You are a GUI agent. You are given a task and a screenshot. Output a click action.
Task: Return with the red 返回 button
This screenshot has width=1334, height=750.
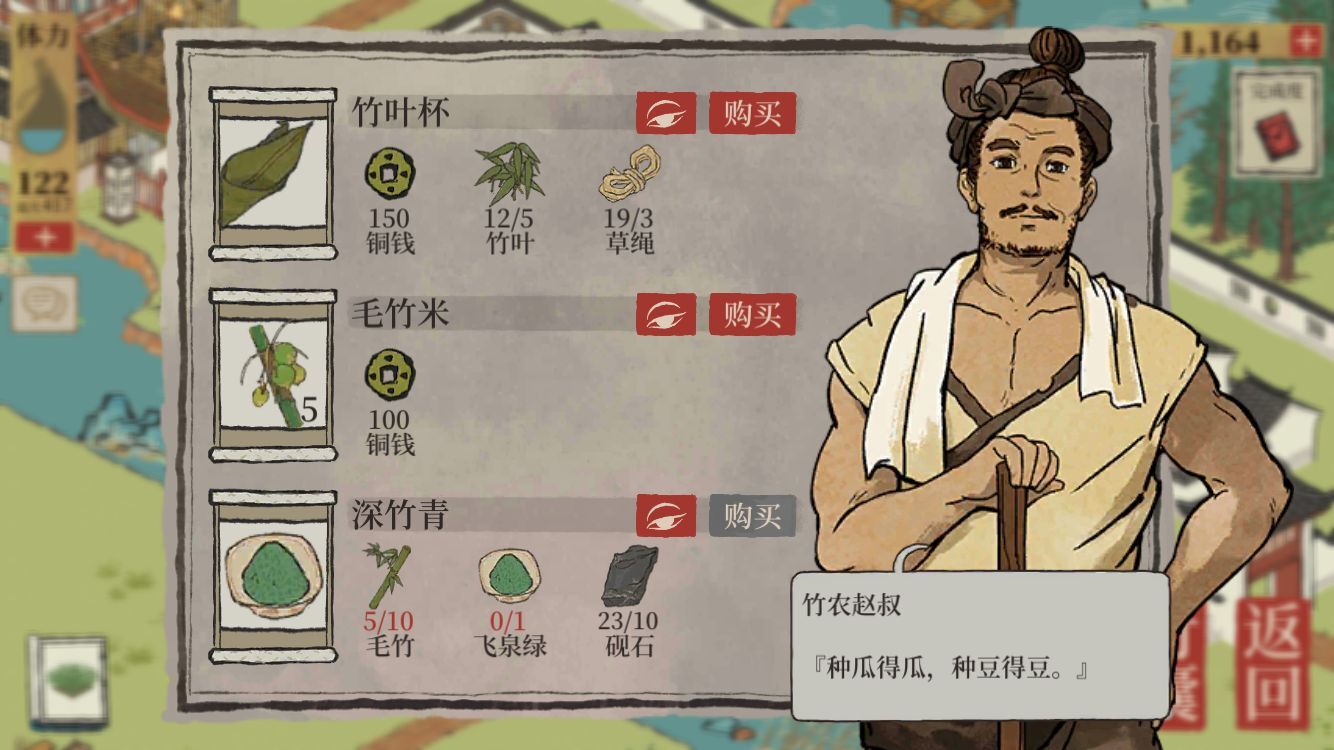(1272, 664)
